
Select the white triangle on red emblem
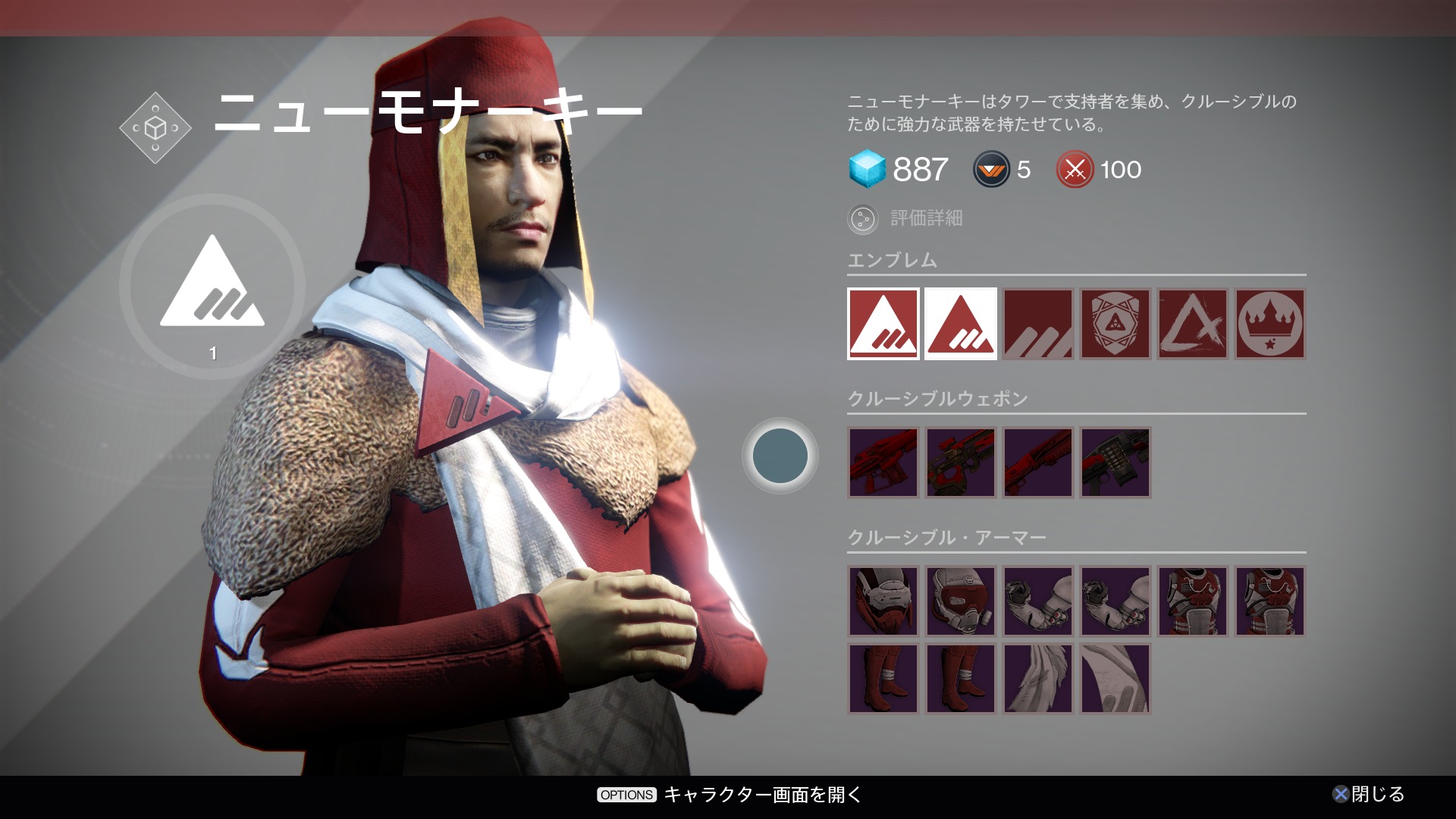883,324
